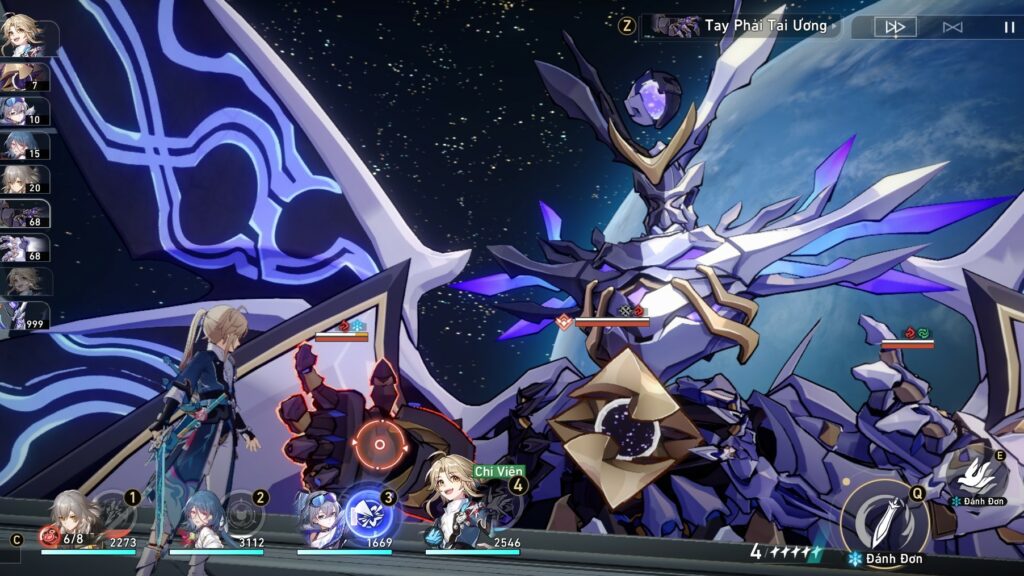Activate the second character's ultimate
This screenshot has width=1024, height=576.
(243, 511)
